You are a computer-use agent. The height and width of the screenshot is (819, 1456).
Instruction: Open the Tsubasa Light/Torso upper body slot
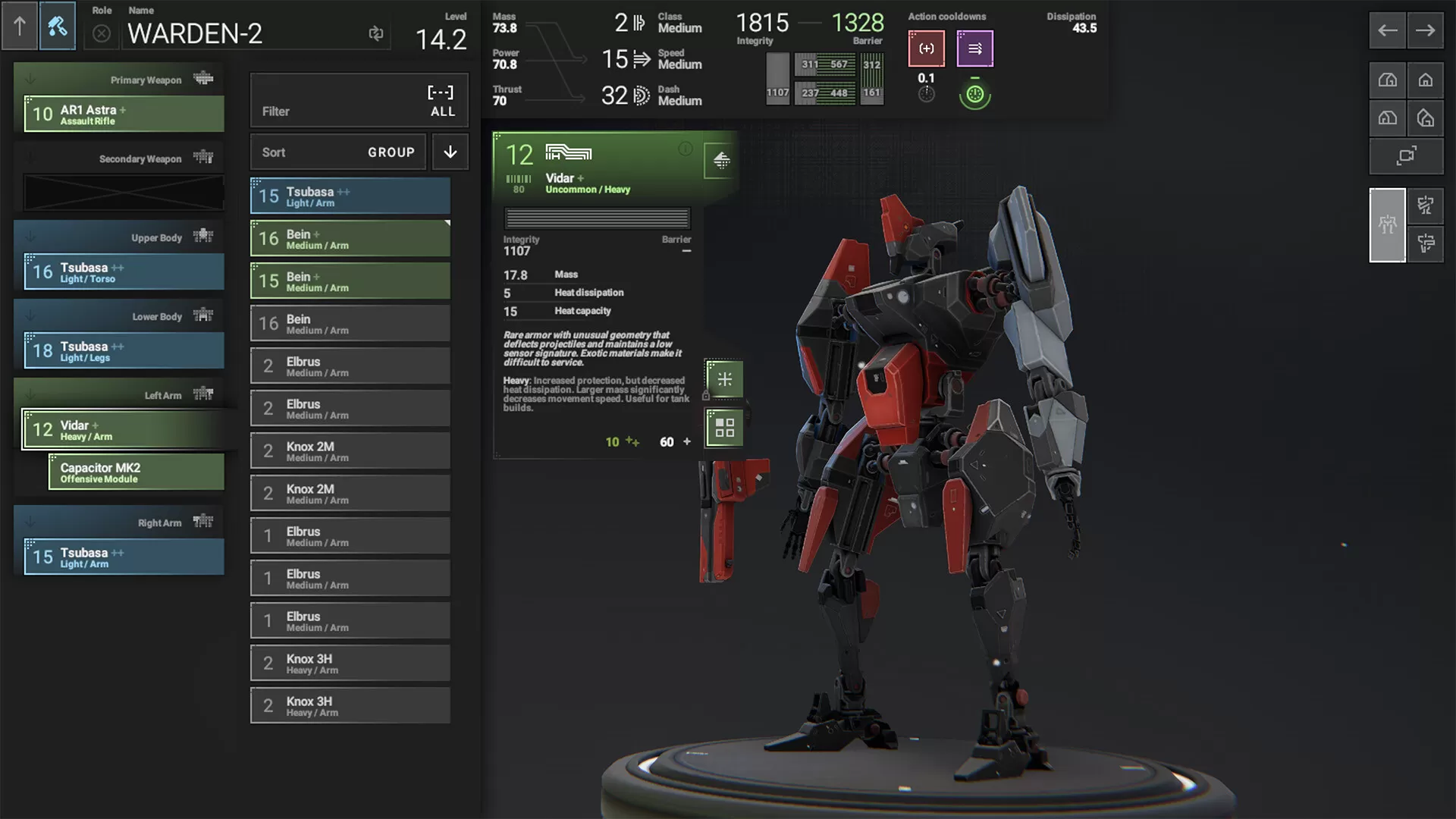point(124,271)
